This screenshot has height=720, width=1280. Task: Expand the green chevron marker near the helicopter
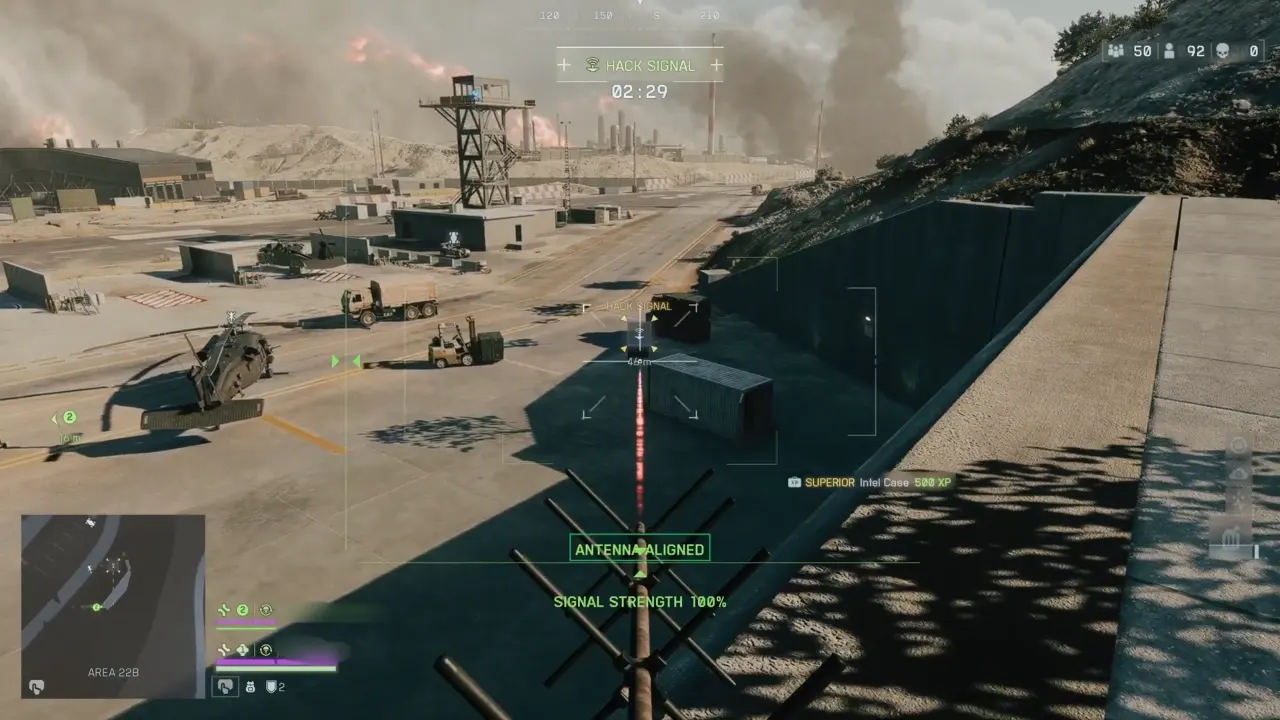(335, 361)
